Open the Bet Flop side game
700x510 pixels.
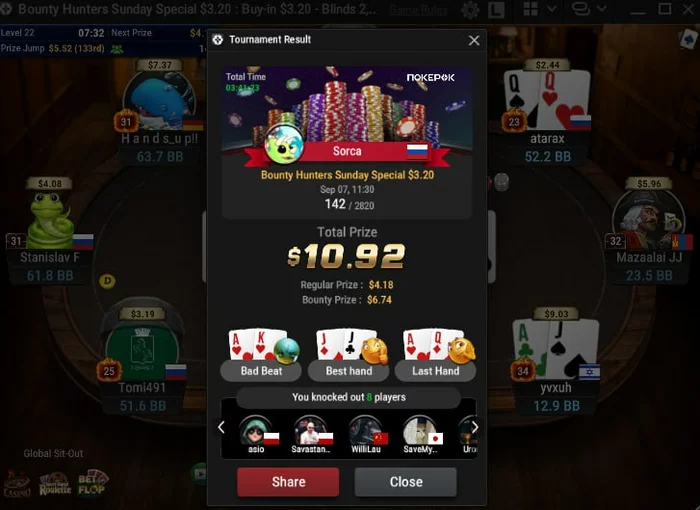pyautogui.click(x=93, y=483)
